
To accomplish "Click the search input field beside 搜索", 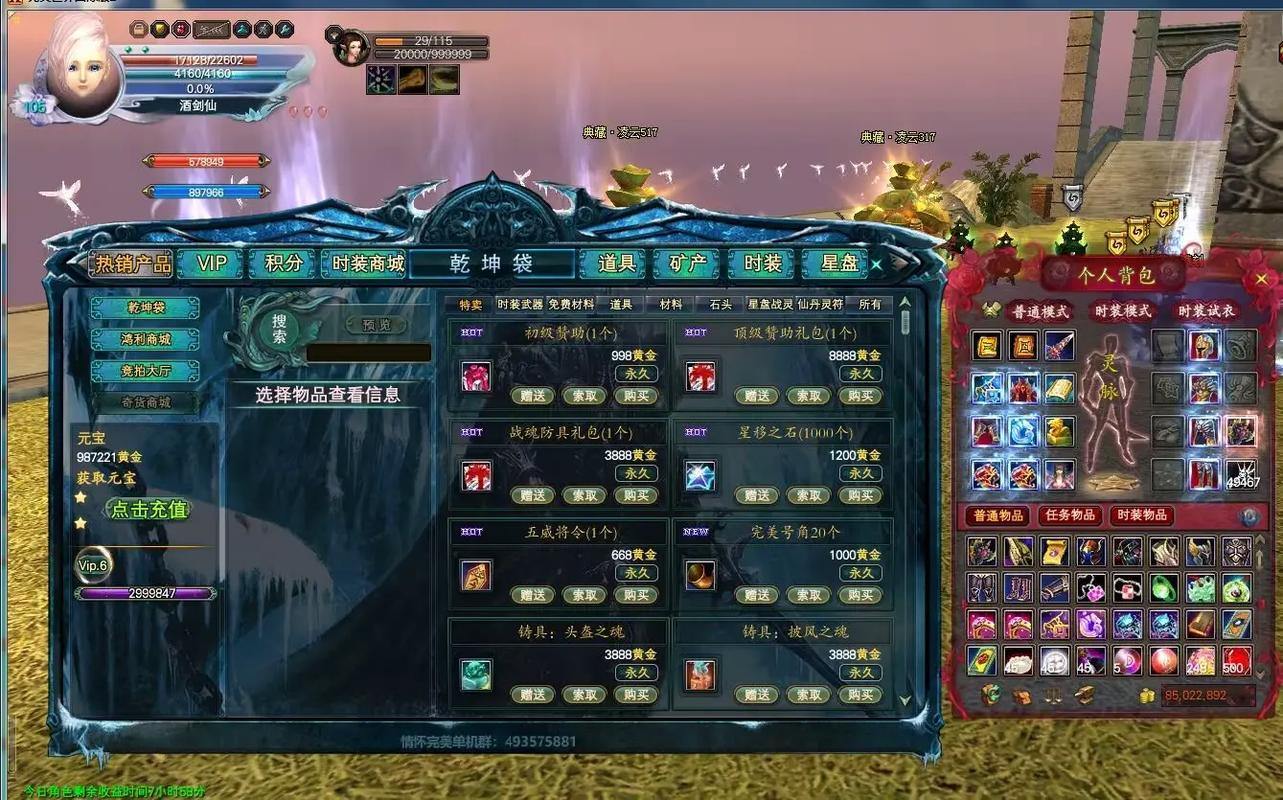I will click(370, 352).
